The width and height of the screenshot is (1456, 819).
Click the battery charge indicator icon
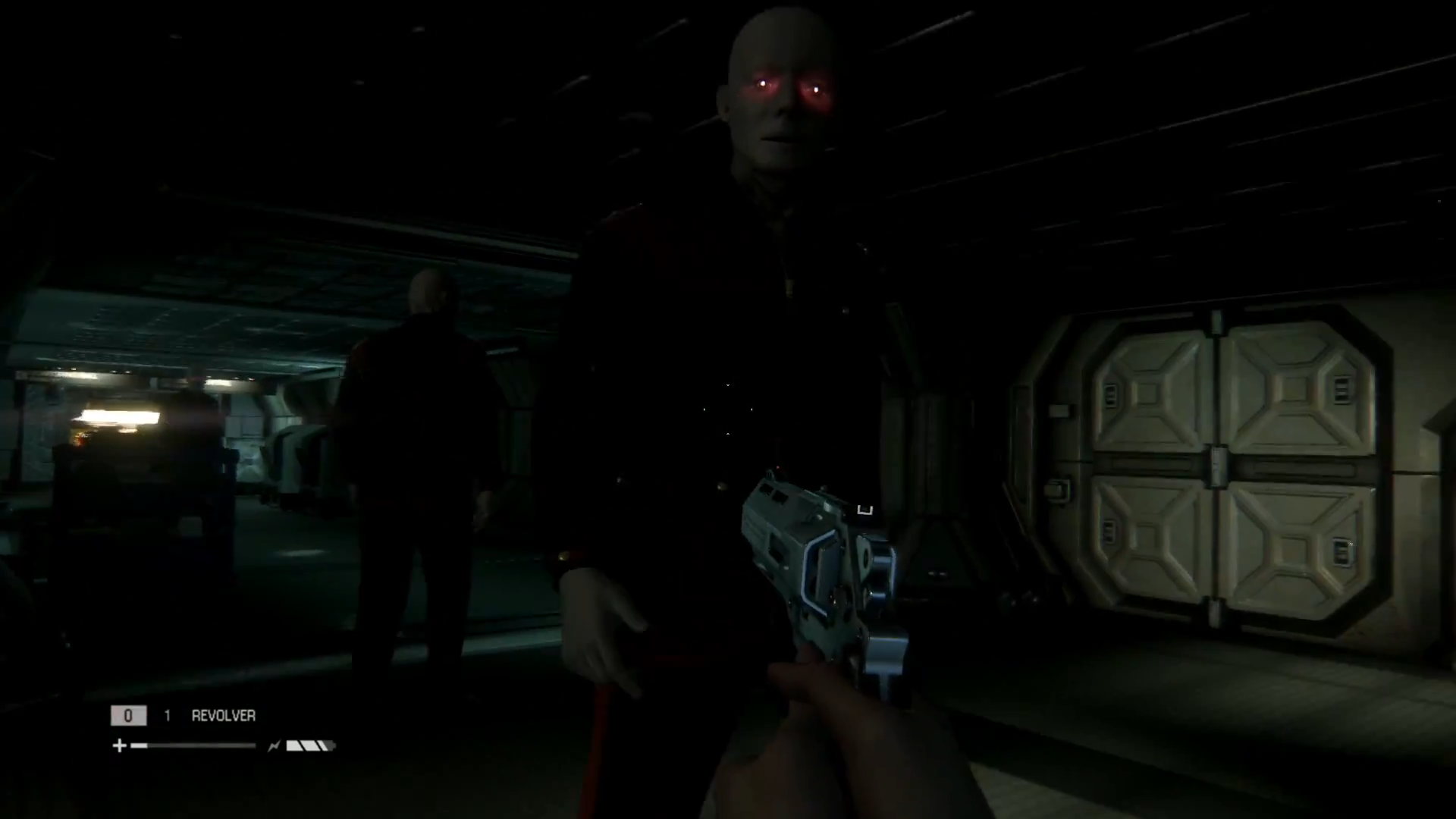[x=309, y=746]
